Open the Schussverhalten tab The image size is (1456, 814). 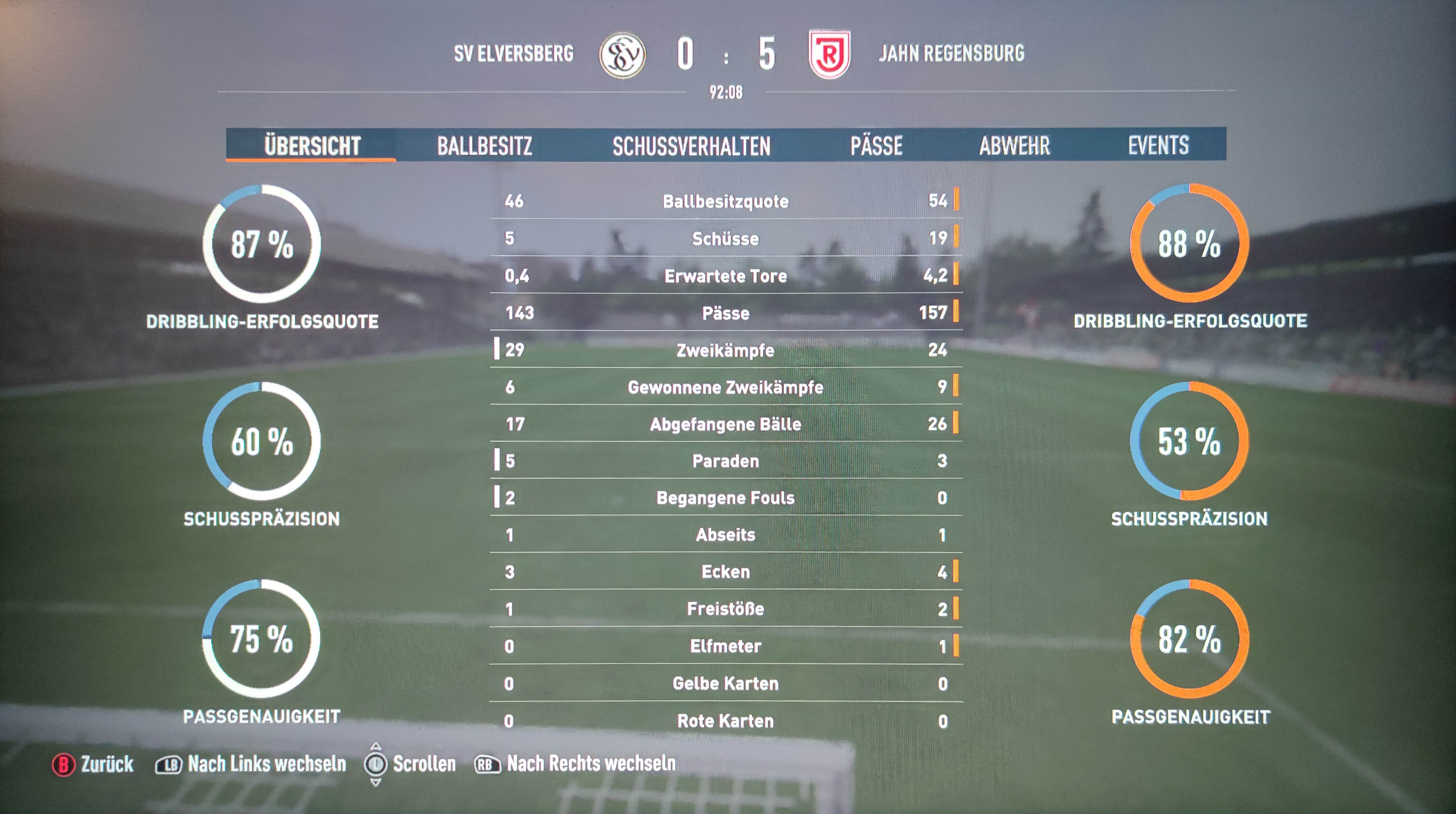pyautogui.click(x=691, y=145)
